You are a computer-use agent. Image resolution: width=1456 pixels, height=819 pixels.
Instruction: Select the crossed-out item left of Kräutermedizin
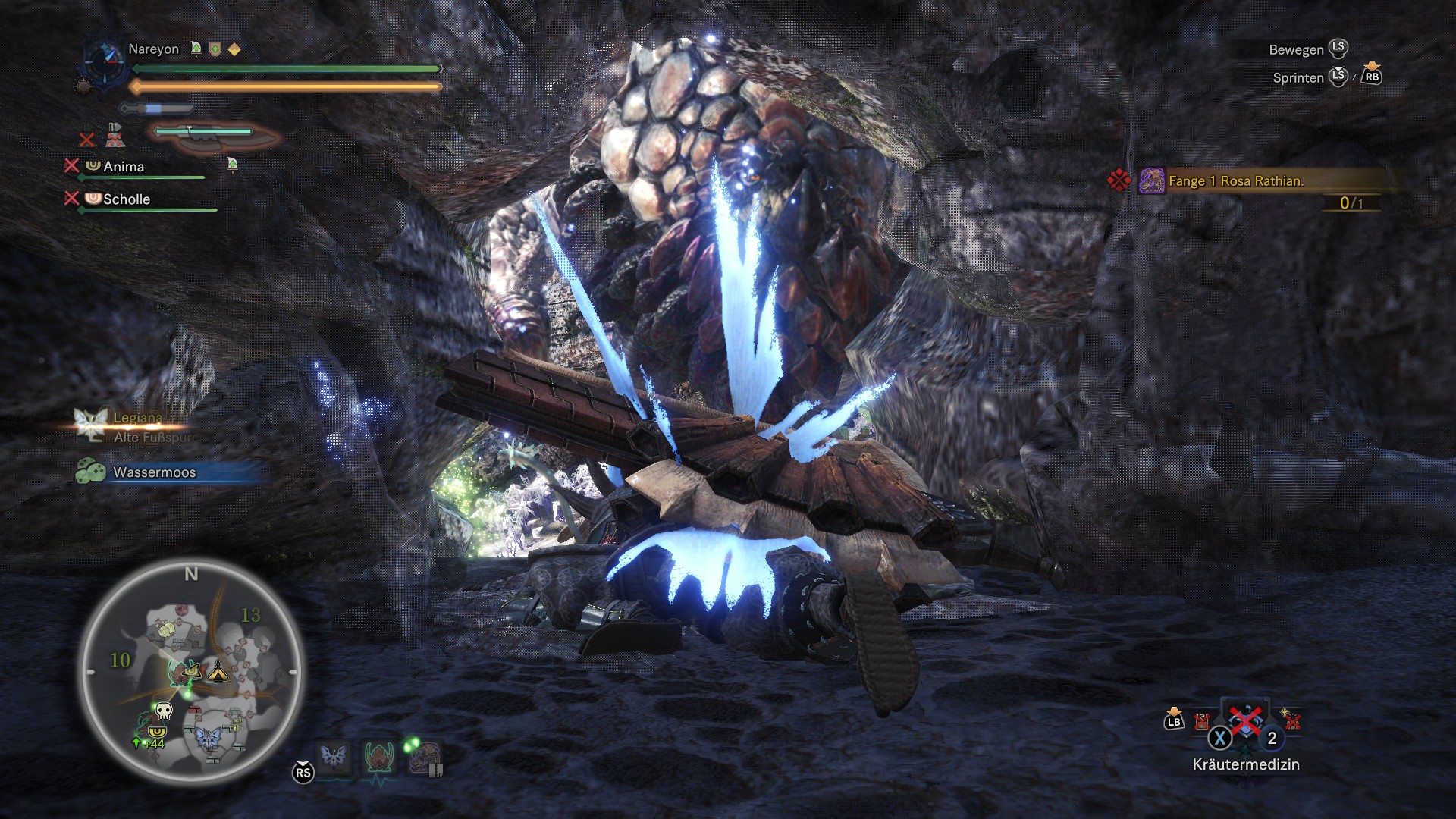[x=1202, y=720]
